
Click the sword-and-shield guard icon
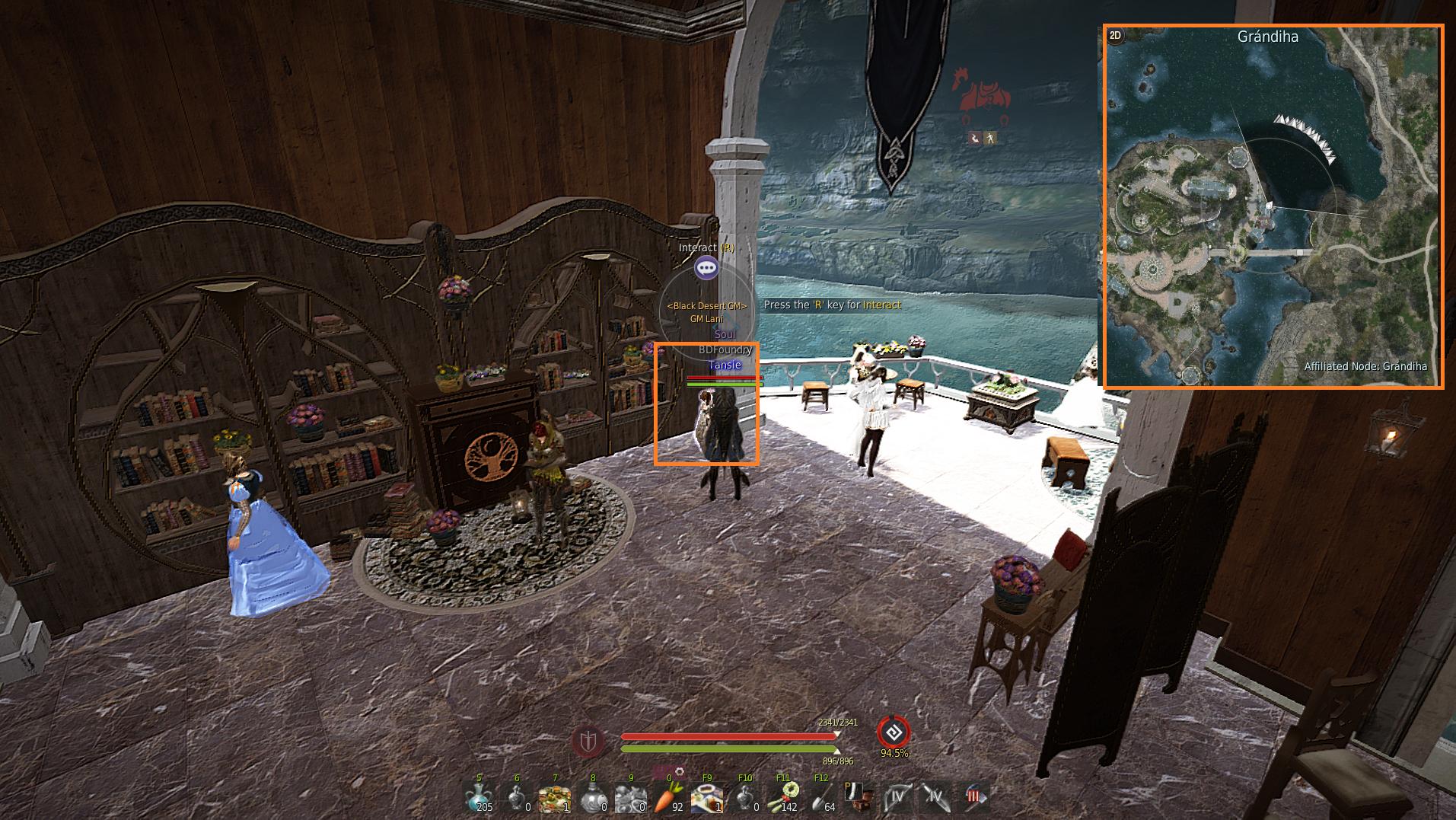[588, 741]
